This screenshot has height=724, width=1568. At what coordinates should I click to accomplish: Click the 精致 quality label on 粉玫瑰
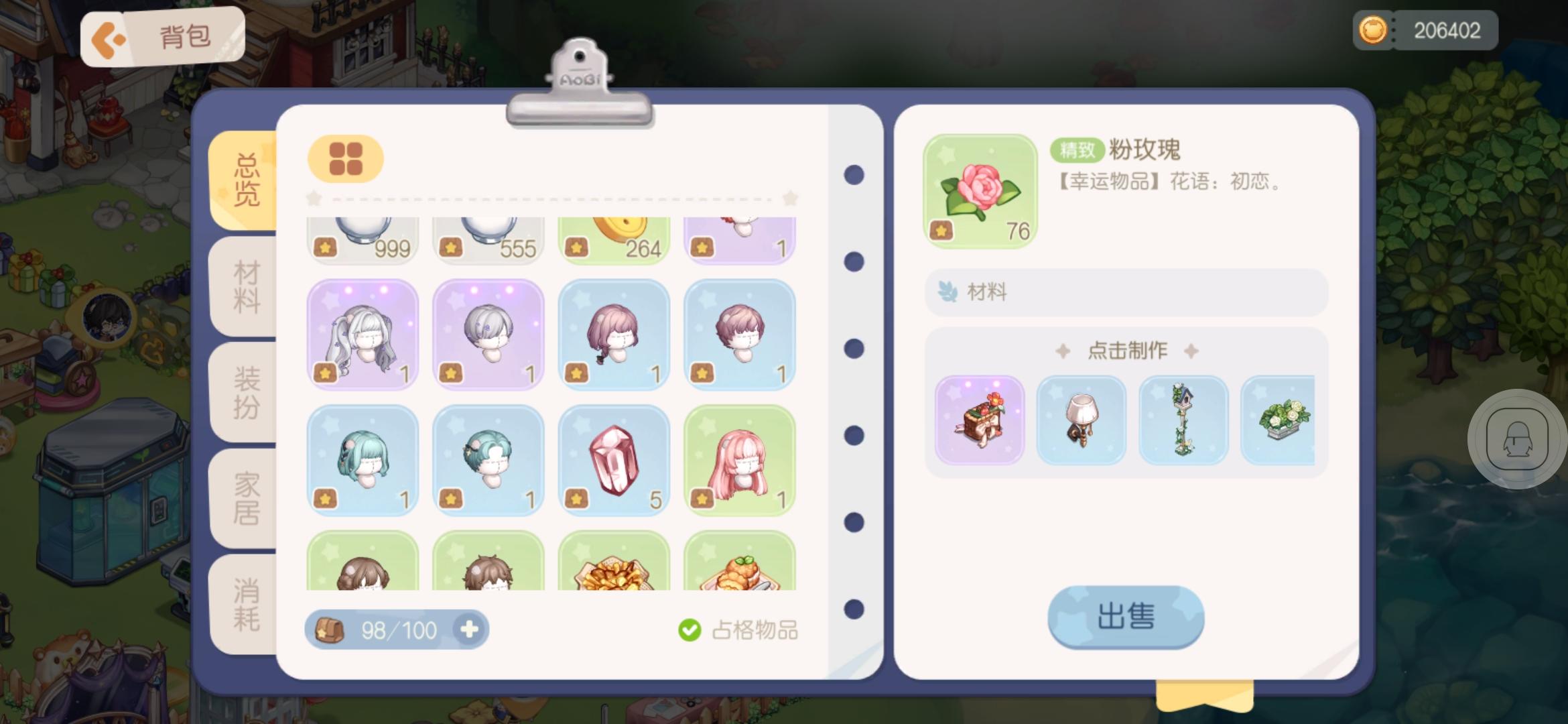[x=1076, y=149]
